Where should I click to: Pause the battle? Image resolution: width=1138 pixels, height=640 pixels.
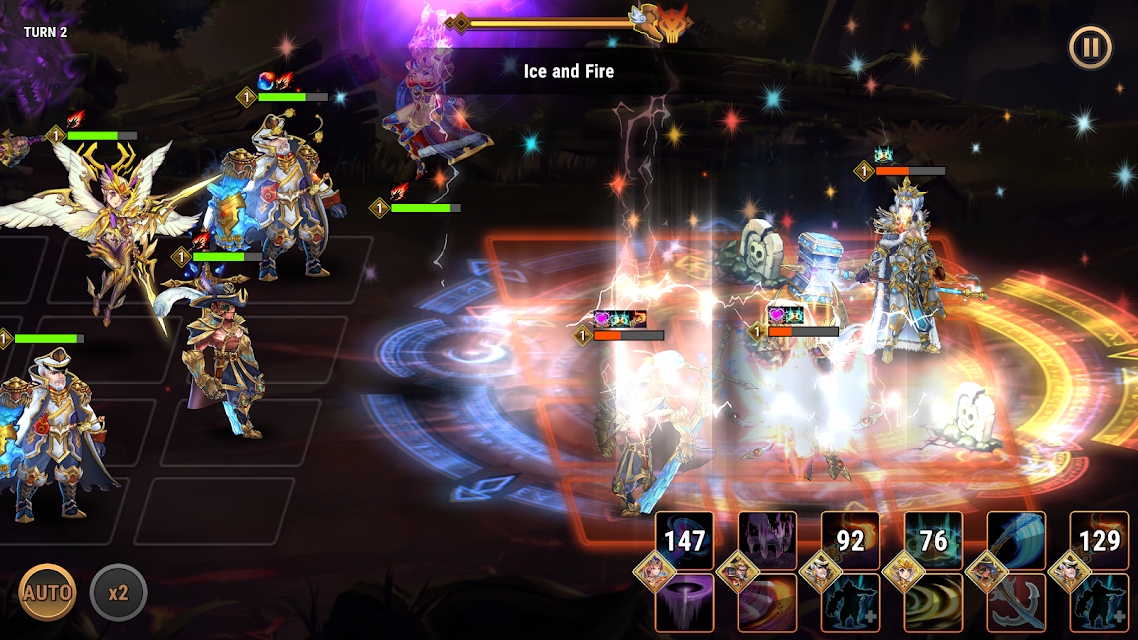[x=1090, y=47]
